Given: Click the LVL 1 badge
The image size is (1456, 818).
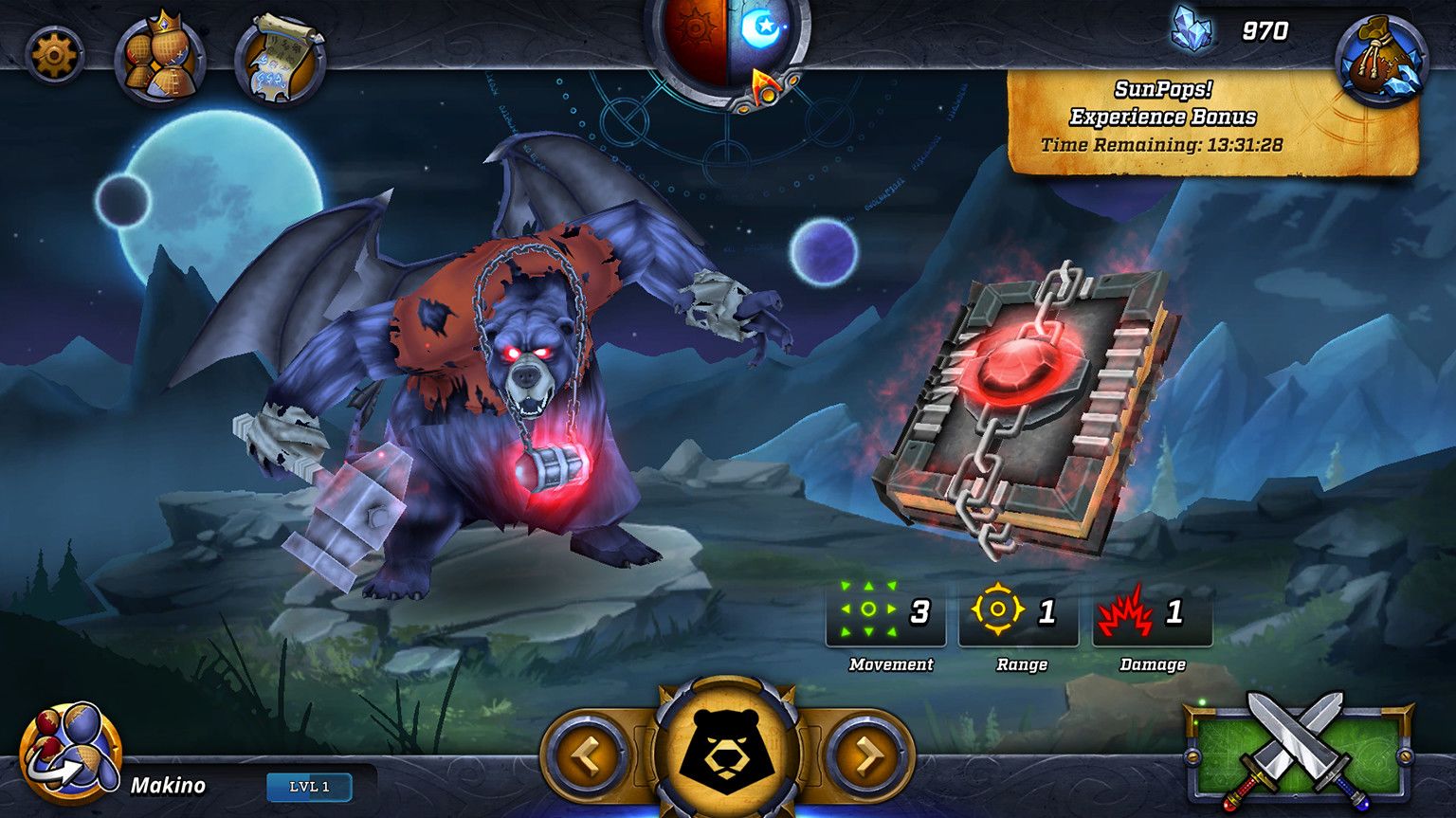Looking at the screenshot, I should click(309, 787).
